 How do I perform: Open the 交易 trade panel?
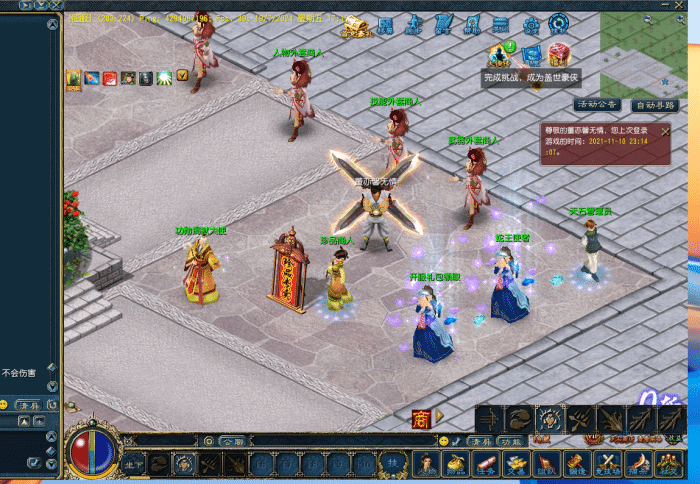pos(517,463)
